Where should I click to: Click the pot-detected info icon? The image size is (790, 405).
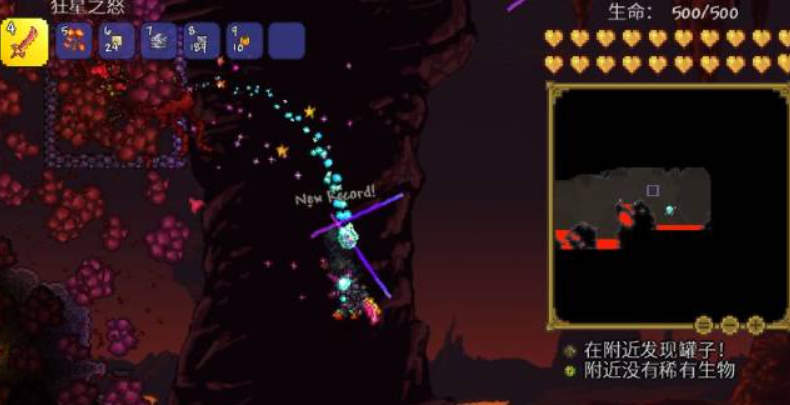coord(570,351)
